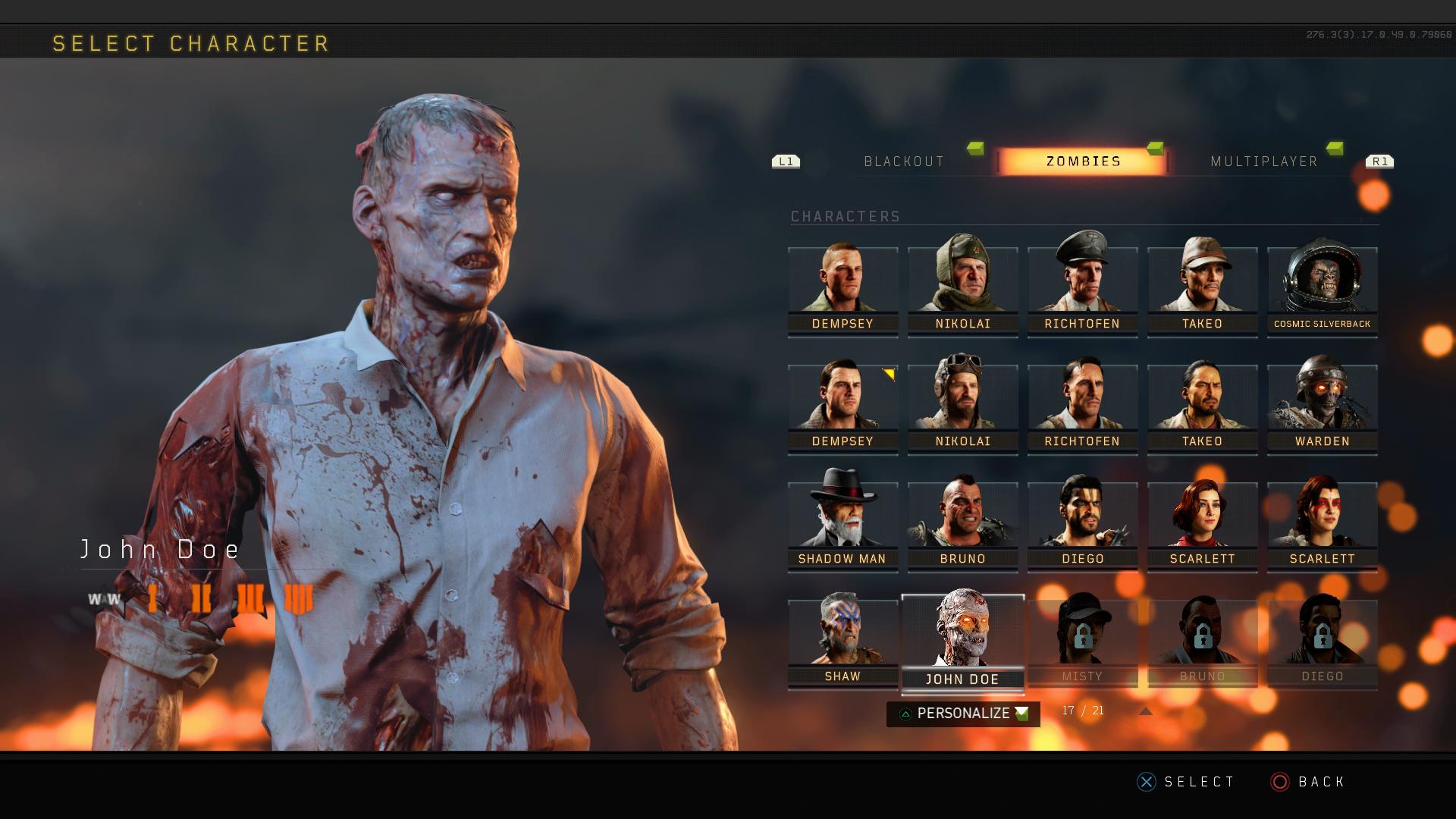
Task: Select the Primis Richtofen portrait
Action: click(1082, 402)
